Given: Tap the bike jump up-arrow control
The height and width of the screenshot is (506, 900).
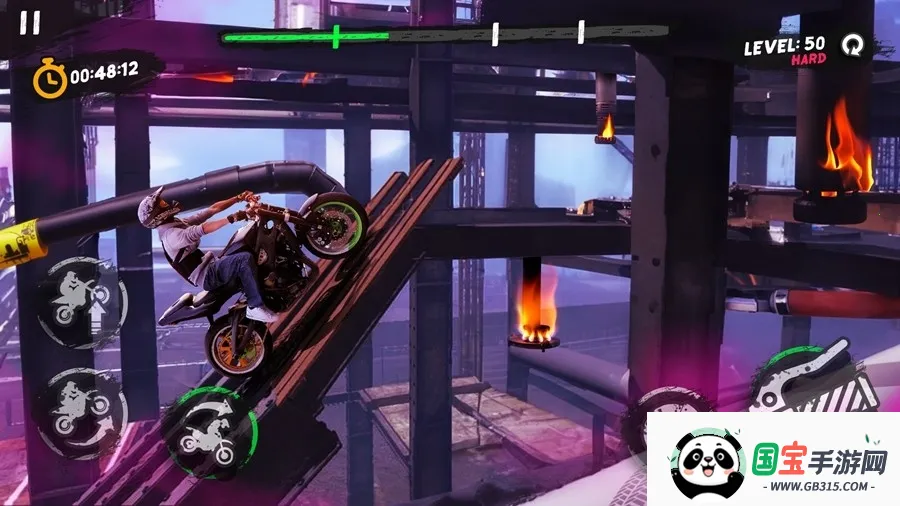Looking at the screenshot, I should click(80, 301).
